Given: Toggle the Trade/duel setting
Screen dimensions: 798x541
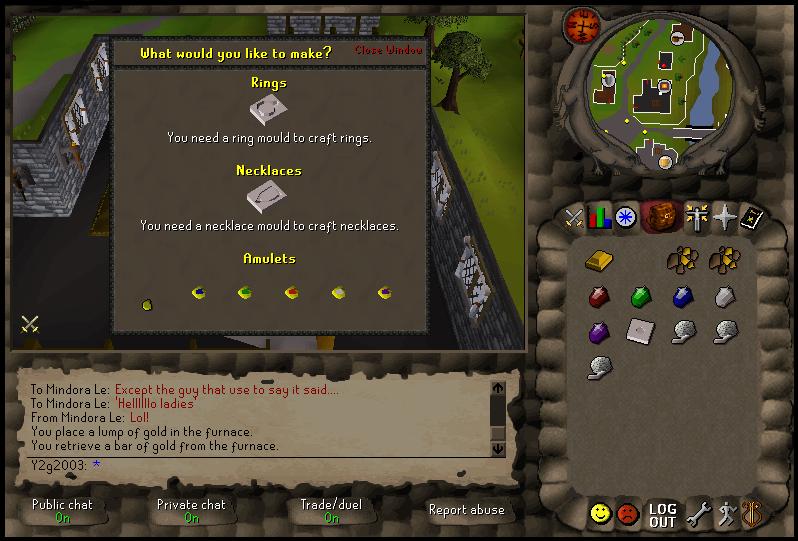Looking at the screenshot, I should click(x=332, y=511).
